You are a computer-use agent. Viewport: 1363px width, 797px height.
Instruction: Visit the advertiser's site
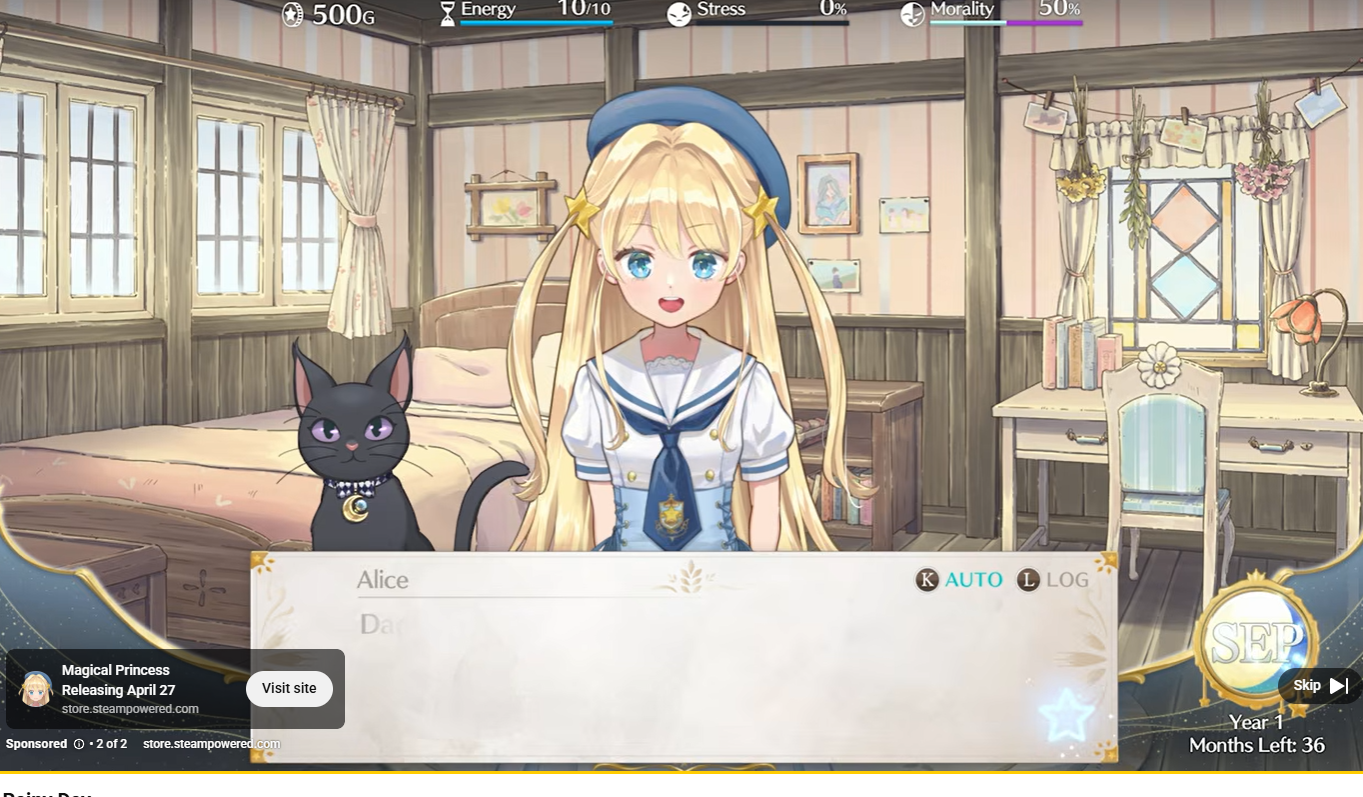289,688
